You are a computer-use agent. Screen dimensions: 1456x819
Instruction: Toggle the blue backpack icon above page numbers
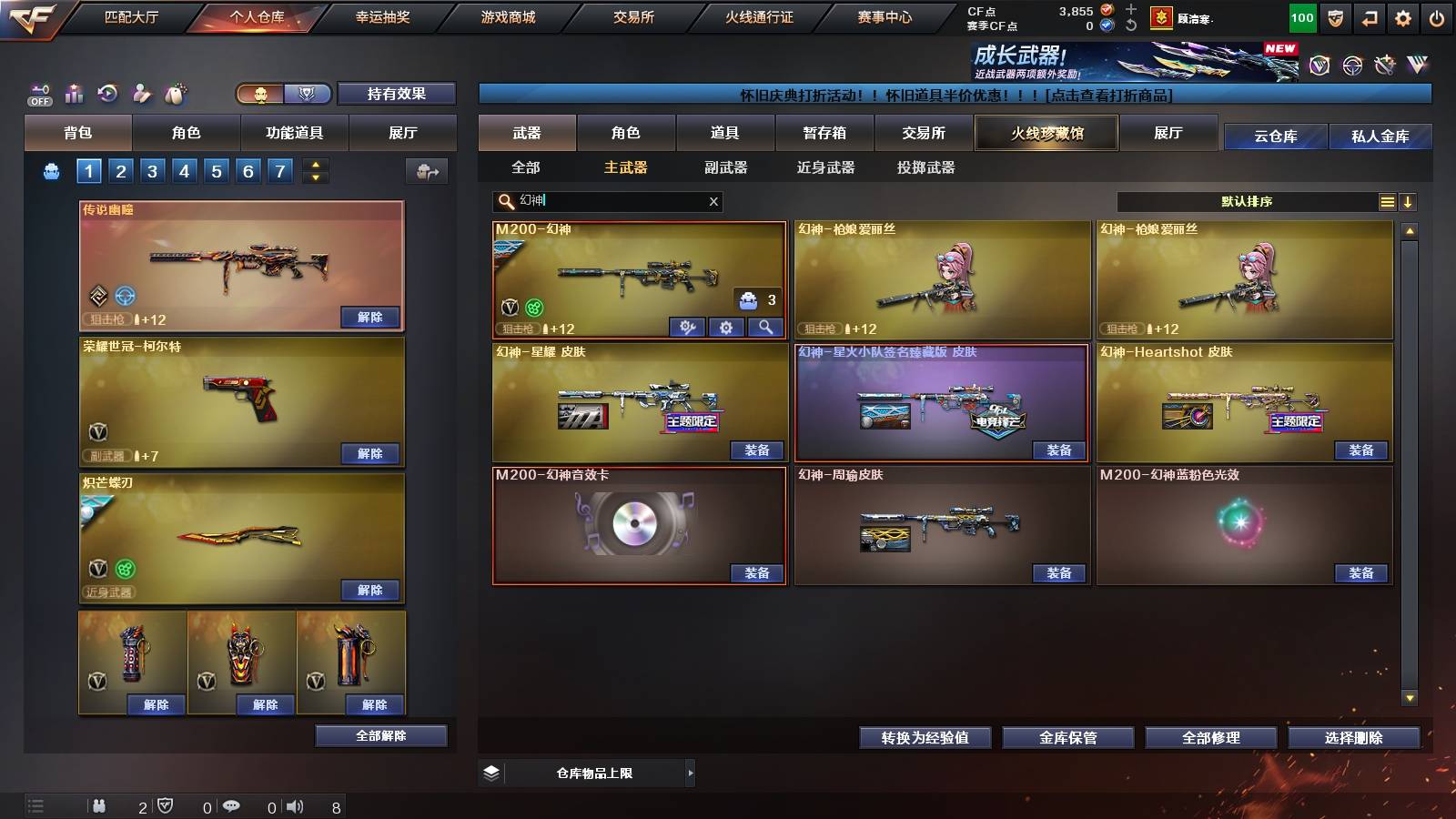(52, 169)
